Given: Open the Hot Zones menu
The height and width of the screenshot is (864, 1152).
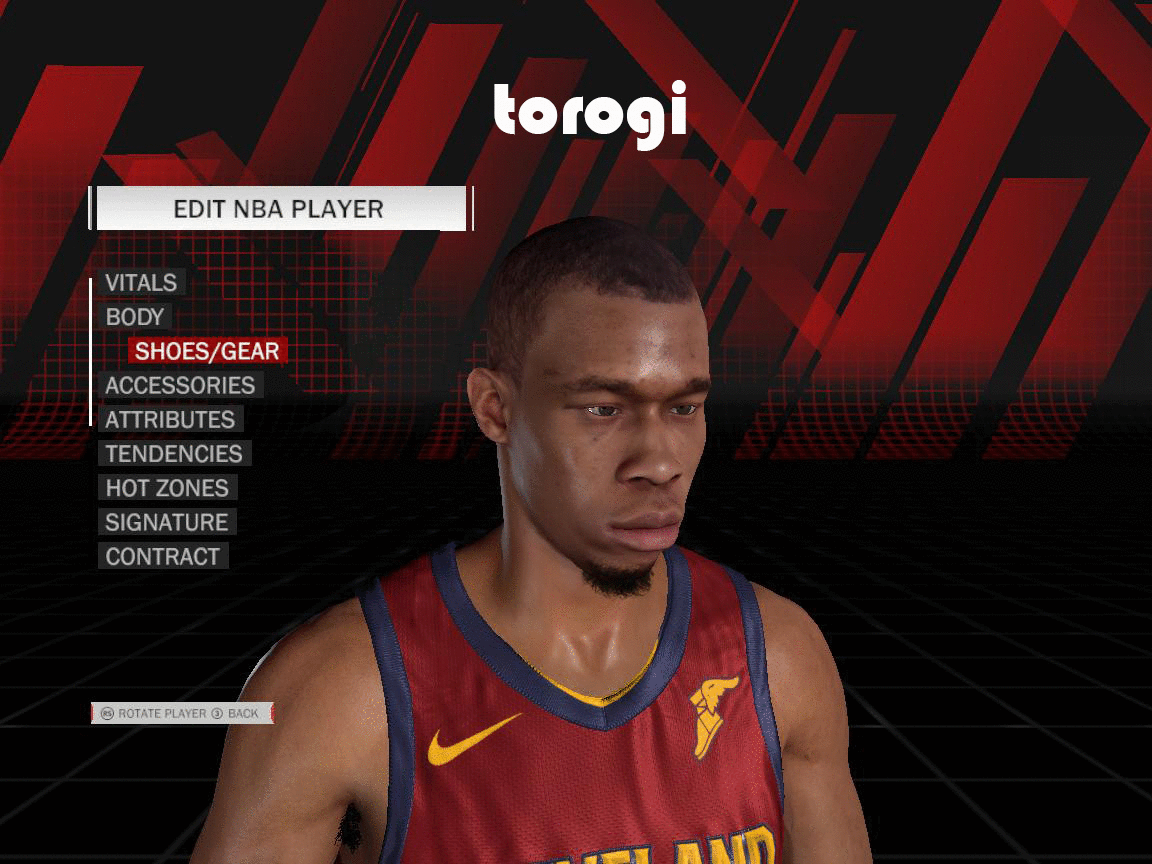Looking at the screenshot, I should click(x=167, y=488).
